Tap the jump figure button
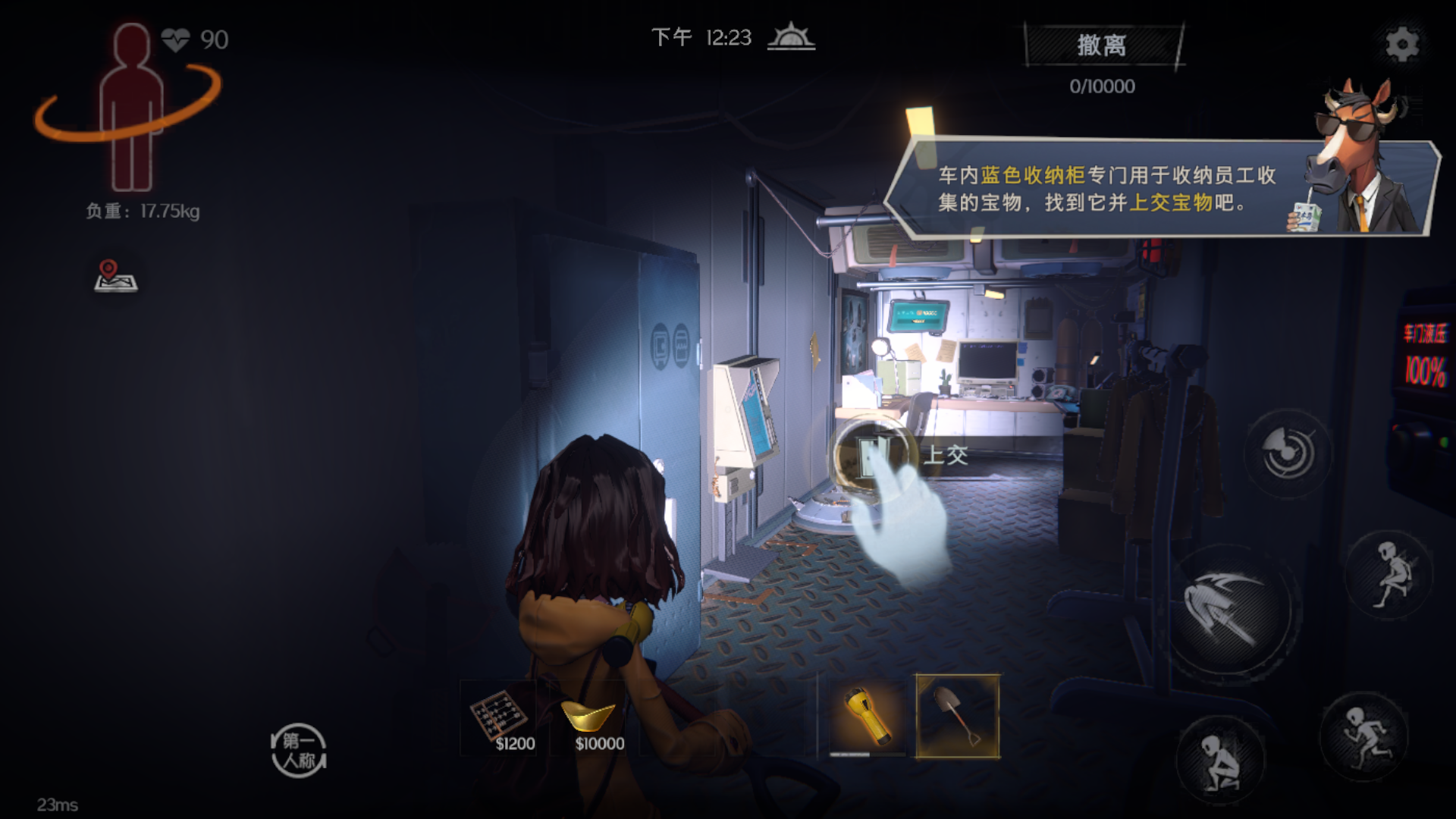This screenshot has width=1456, height=819. tap(1390, 574)
